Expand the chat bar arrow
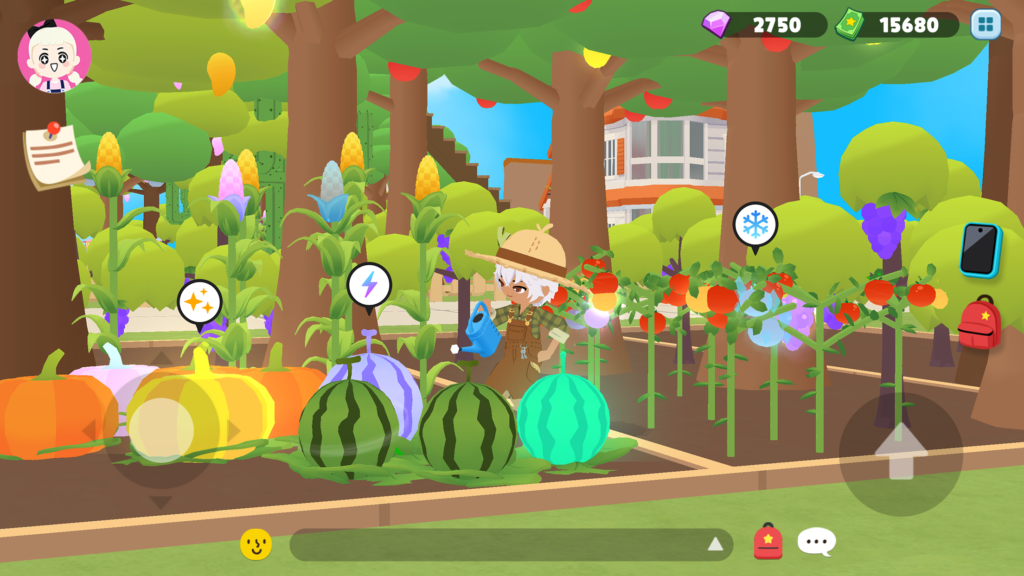This screenshot has width=1024, height=576. 715,544
